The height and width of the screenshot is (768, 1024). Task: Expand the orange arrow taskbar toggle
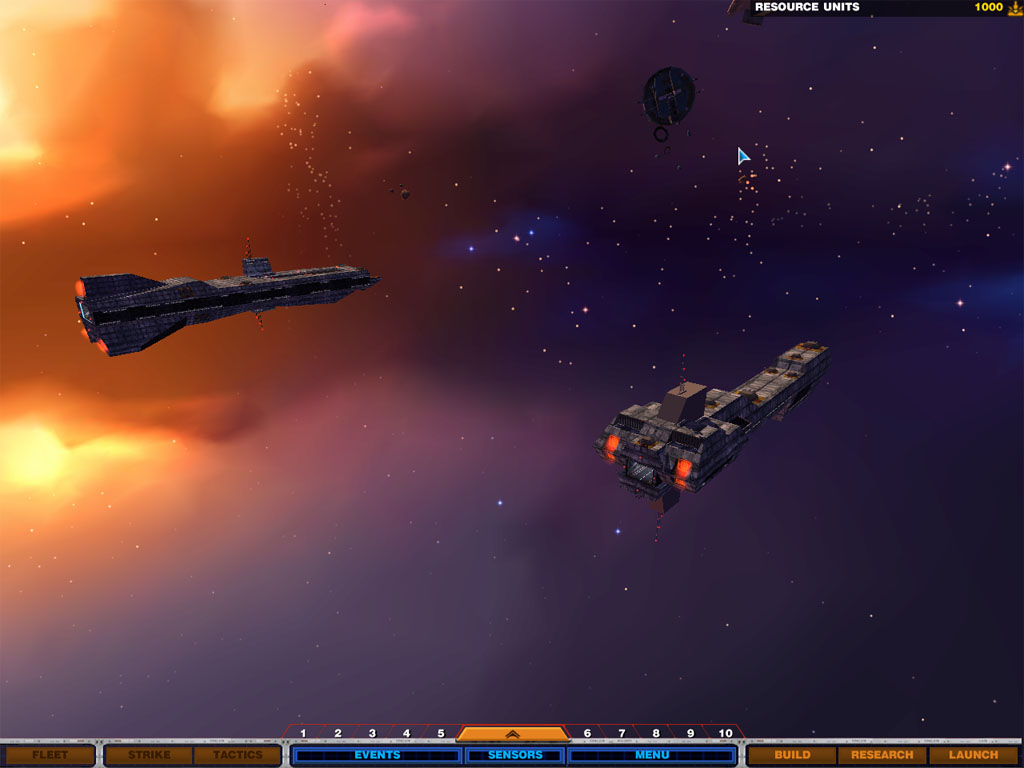coord(513,734)
